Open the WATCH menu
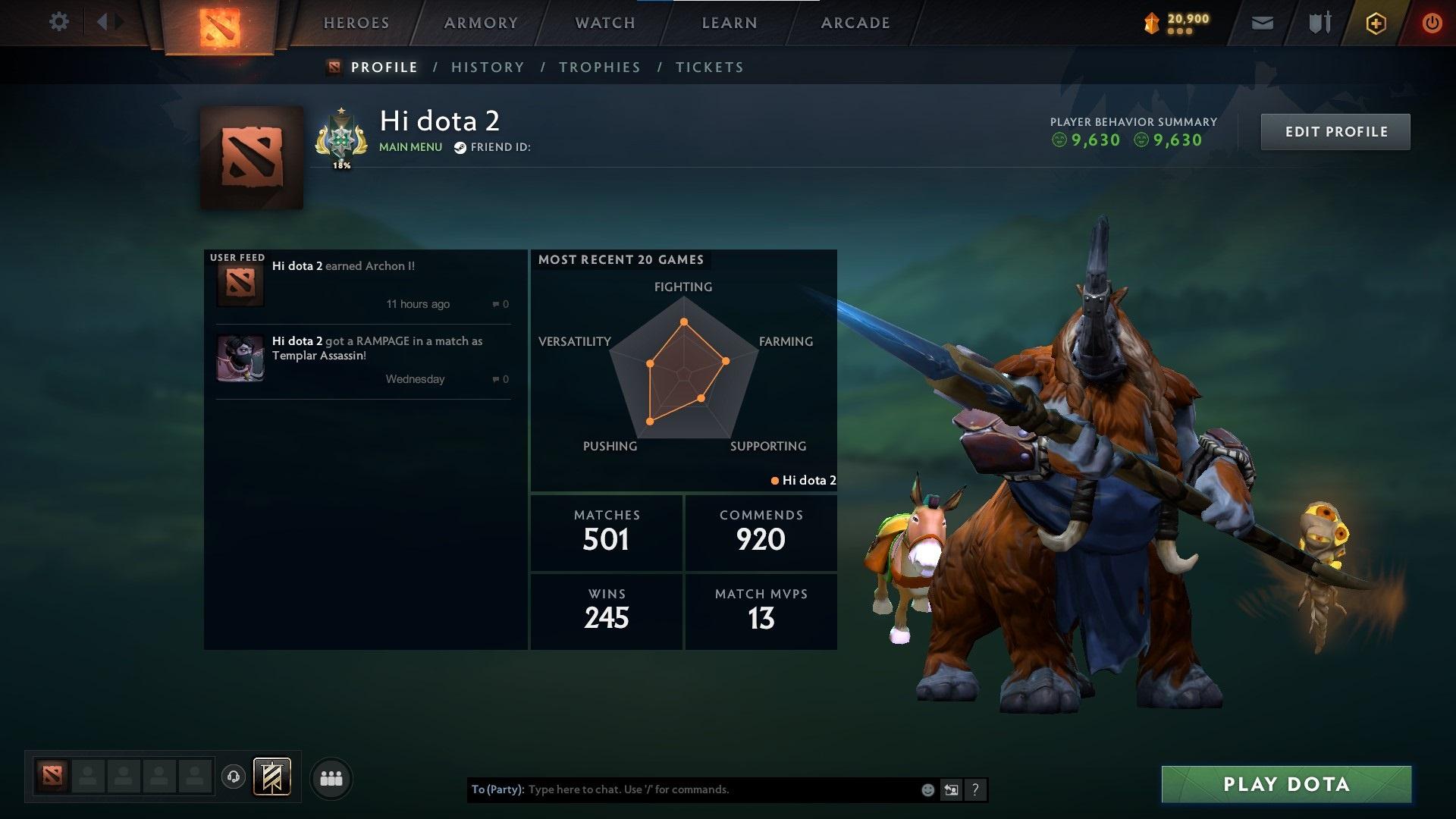The image size is (1456, 819). 603,23
